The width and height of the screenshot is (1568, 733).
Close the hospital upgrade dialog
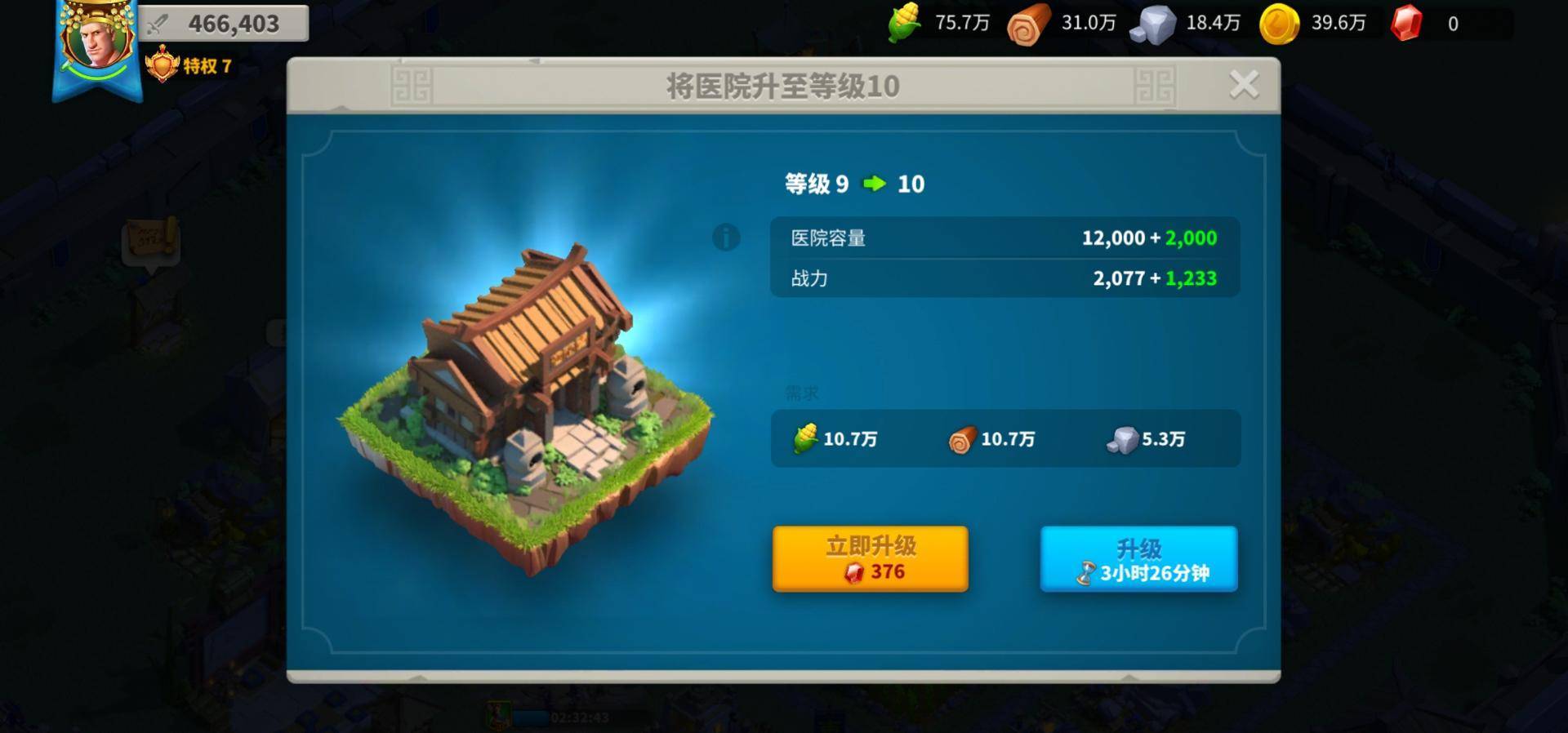pos(1245,82)
